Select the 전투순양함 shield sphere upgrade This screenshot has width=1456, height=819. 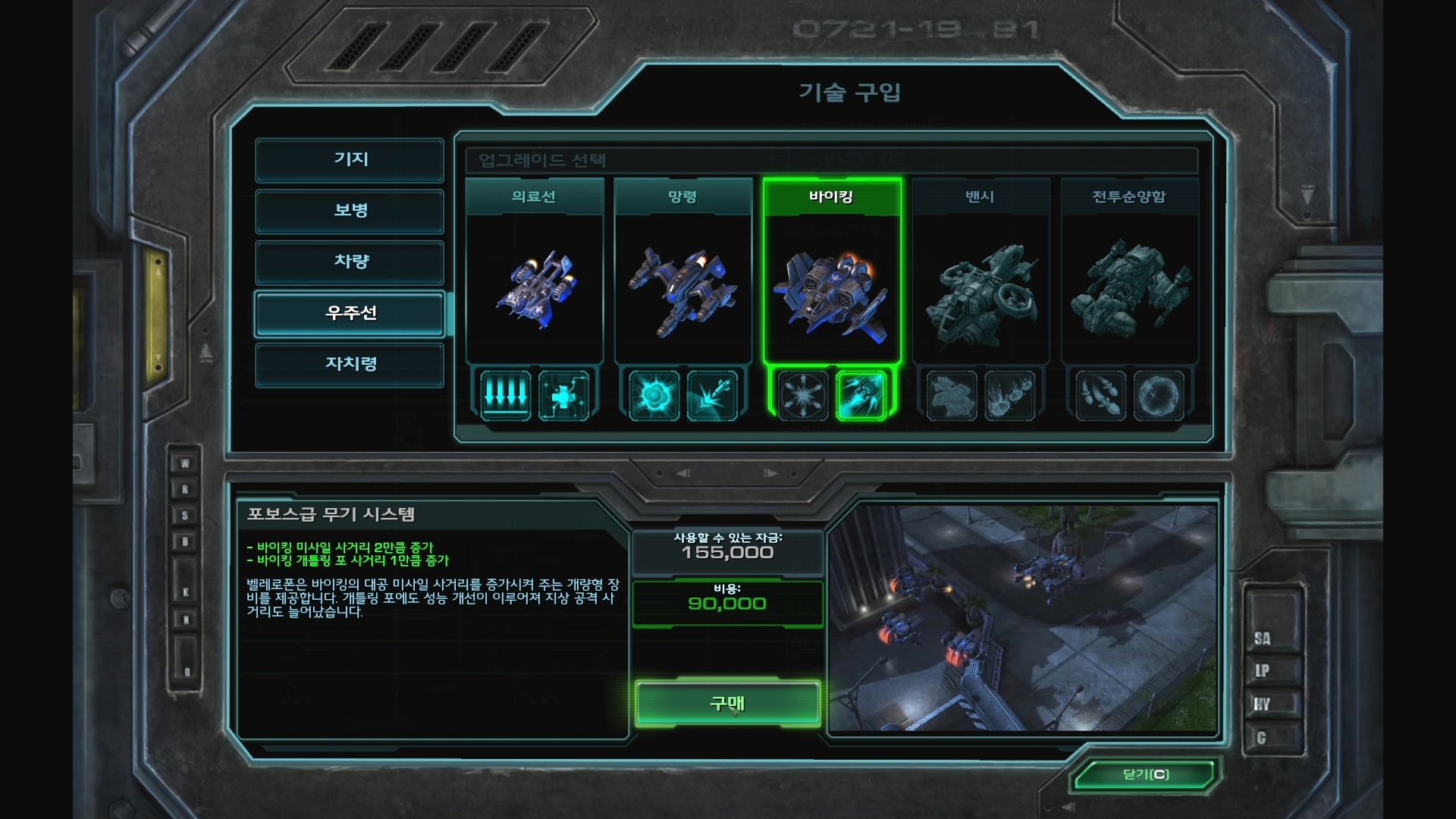click(x=1159, y=395)
